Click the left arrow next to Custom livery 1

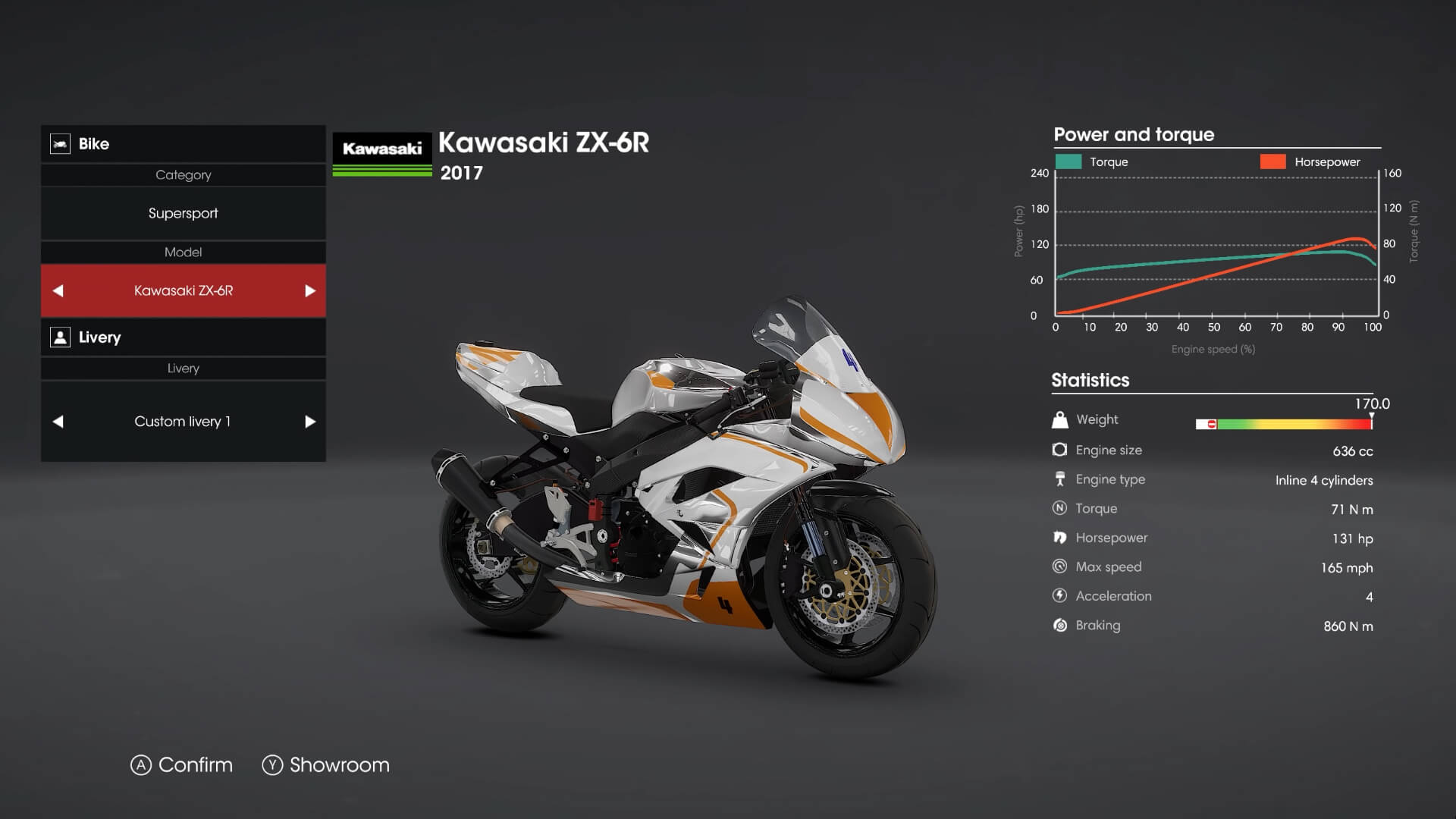pyautogui.click(x=59, y=421)
